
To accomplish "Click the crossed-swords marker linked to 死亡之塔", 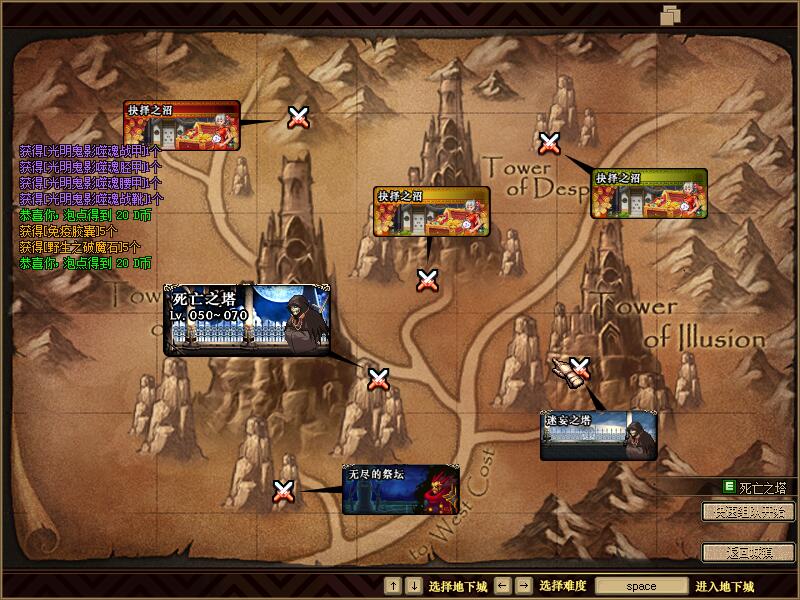I will point(377,379).
